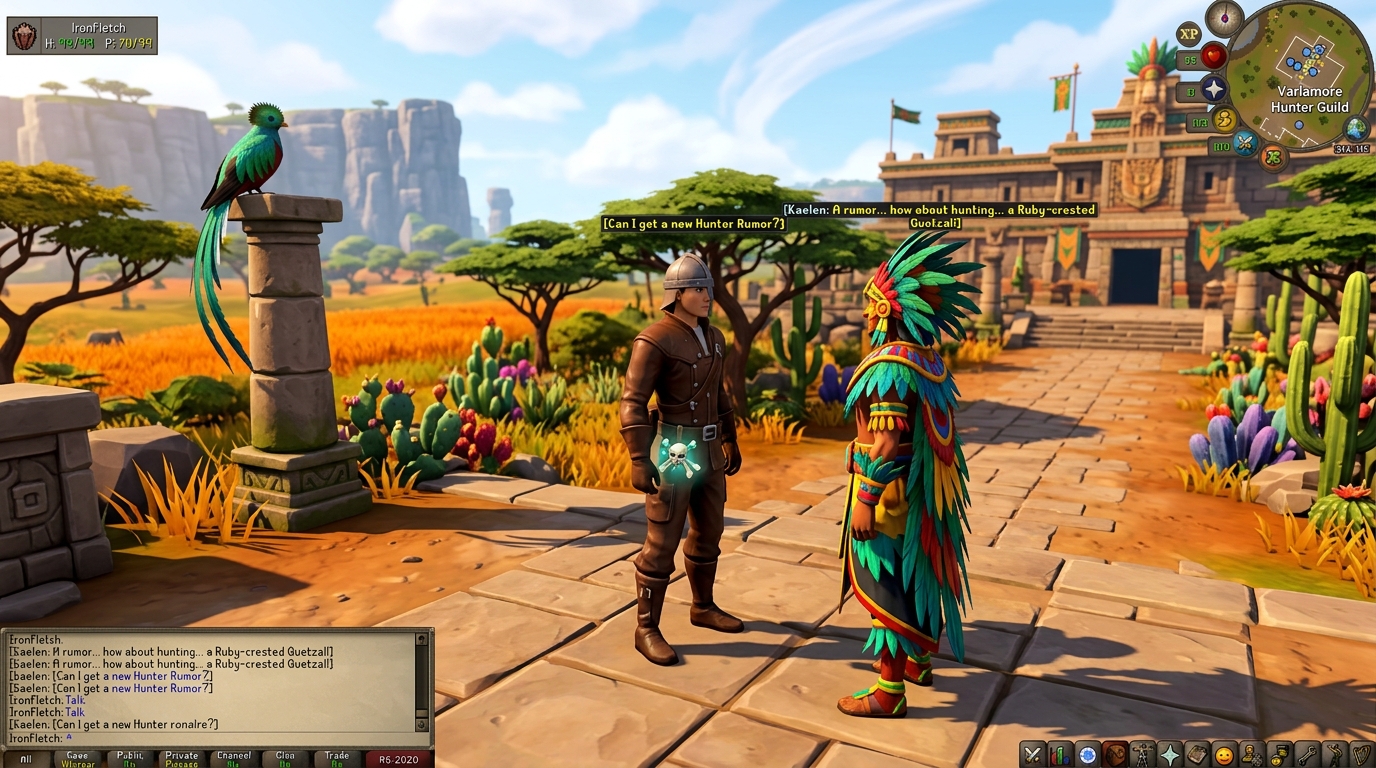Activate the white star prayer orb
Viewport: 1376px width, 768px height.
point(1214,89)
